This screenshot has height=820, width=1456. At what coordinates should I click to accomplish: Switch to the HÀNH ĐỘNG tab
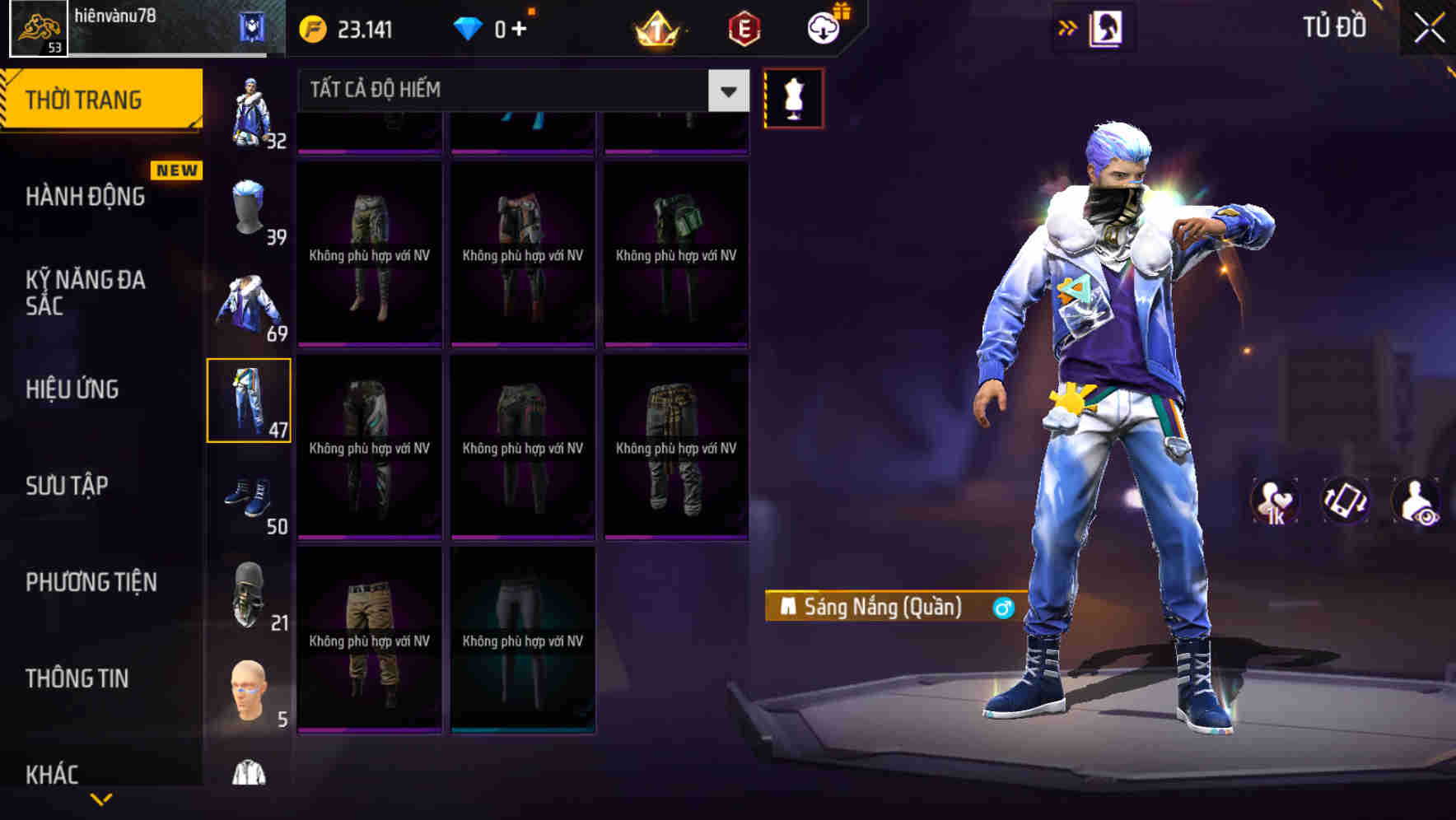(85, 197)
